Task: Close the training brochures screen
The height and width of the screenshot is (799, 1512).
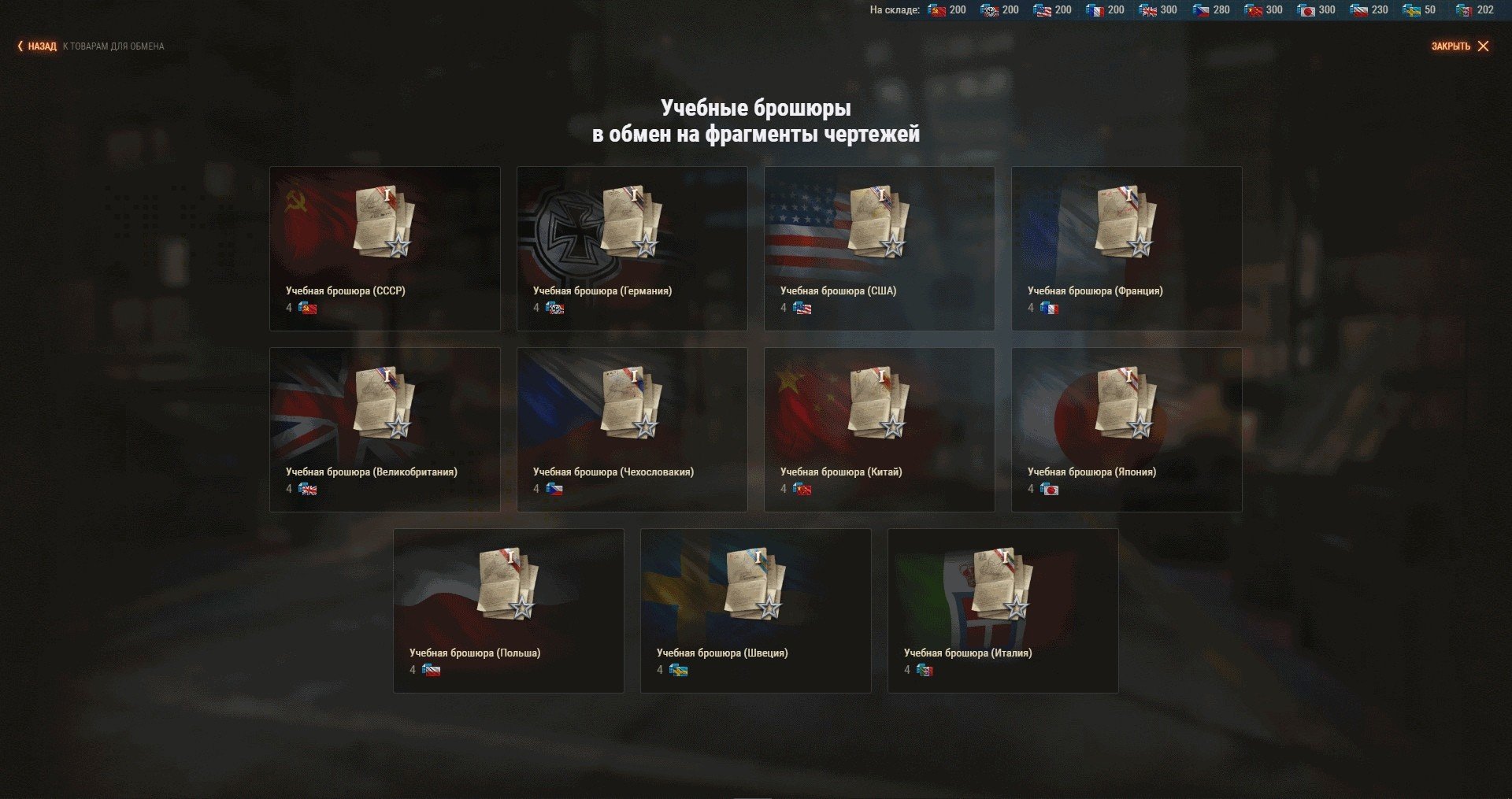Action: [x=1459, y=46]
